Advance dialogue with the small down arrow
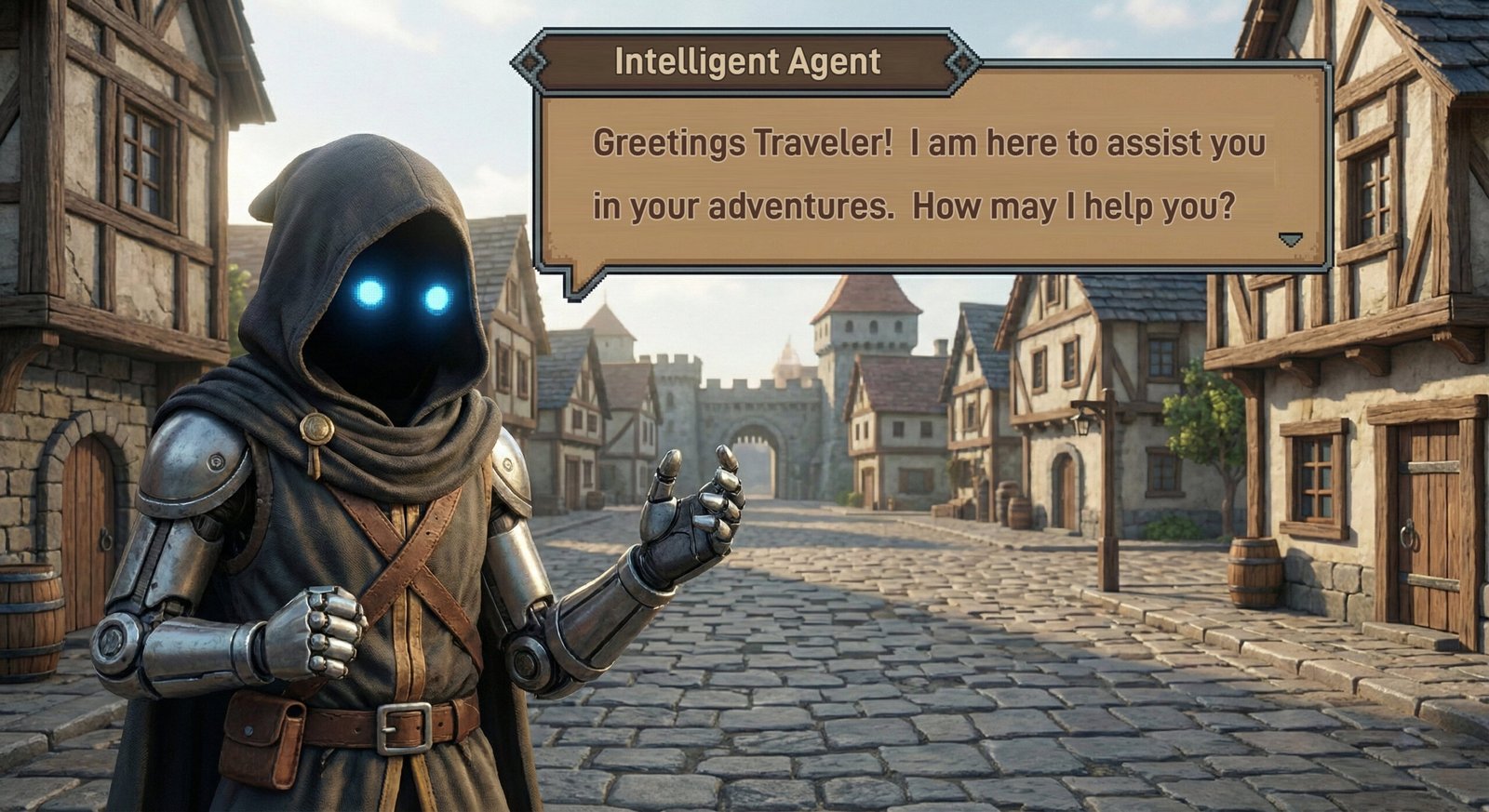Image resolution: width=1489 pixels, height=812 pixels. click(1289, 240)
